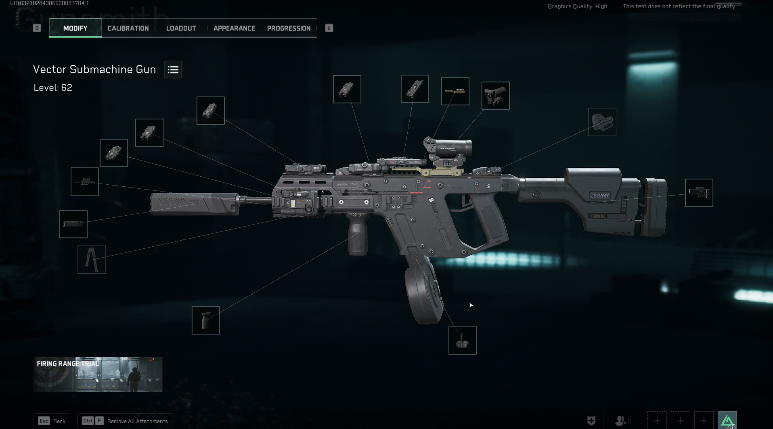The image size is (773, 429).
Task: Open the Loadout tab
Action: 181,28
